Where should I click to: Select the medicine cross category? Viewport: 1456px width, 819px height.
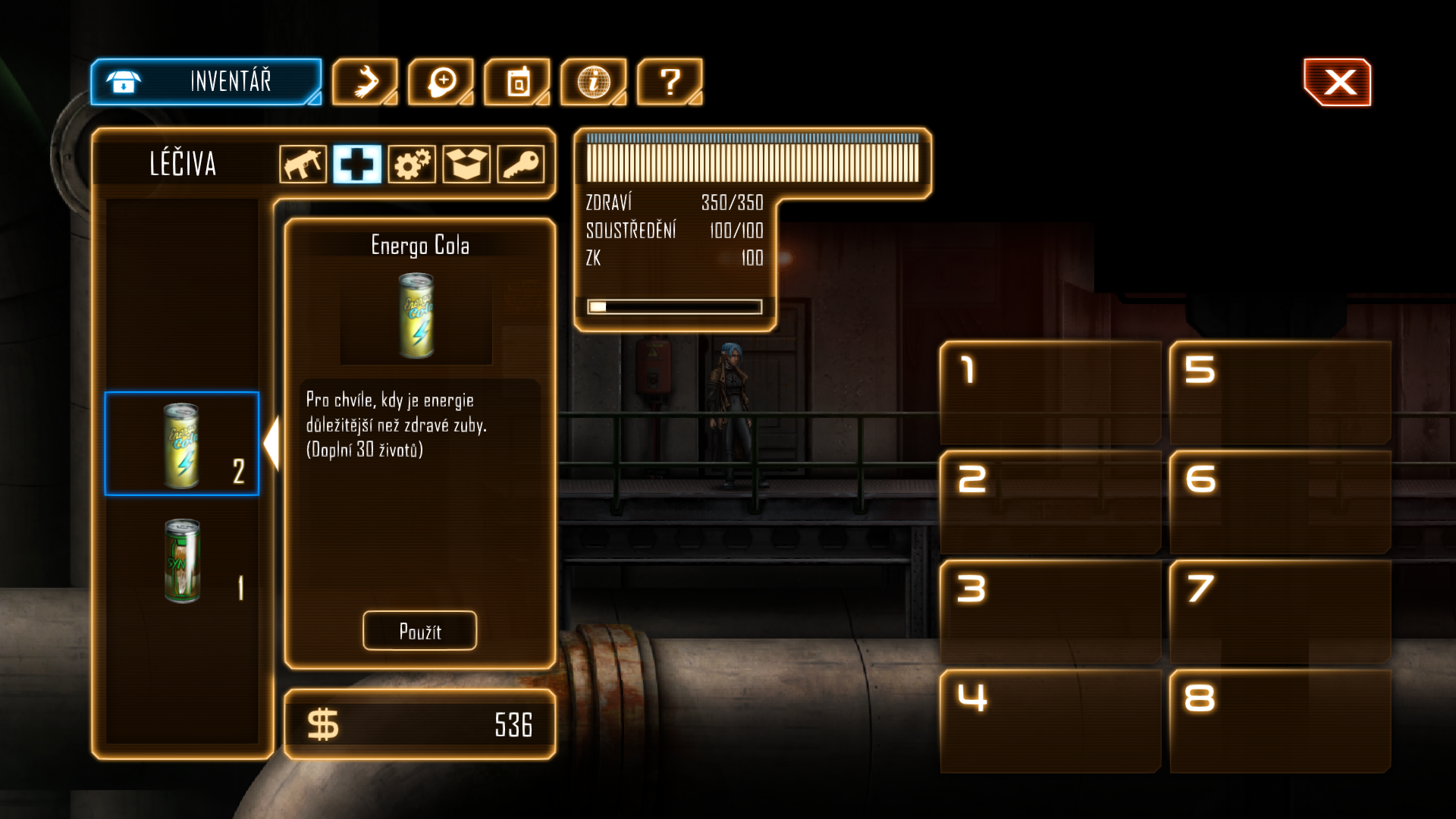pyautogui.click(x=357, y=164)
